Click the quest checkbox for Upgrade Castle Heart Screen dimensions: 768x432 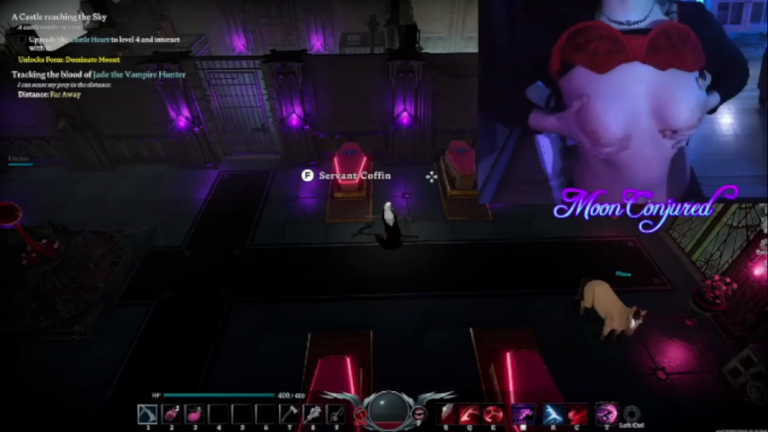pyautogui.click(x=21, y=38)
